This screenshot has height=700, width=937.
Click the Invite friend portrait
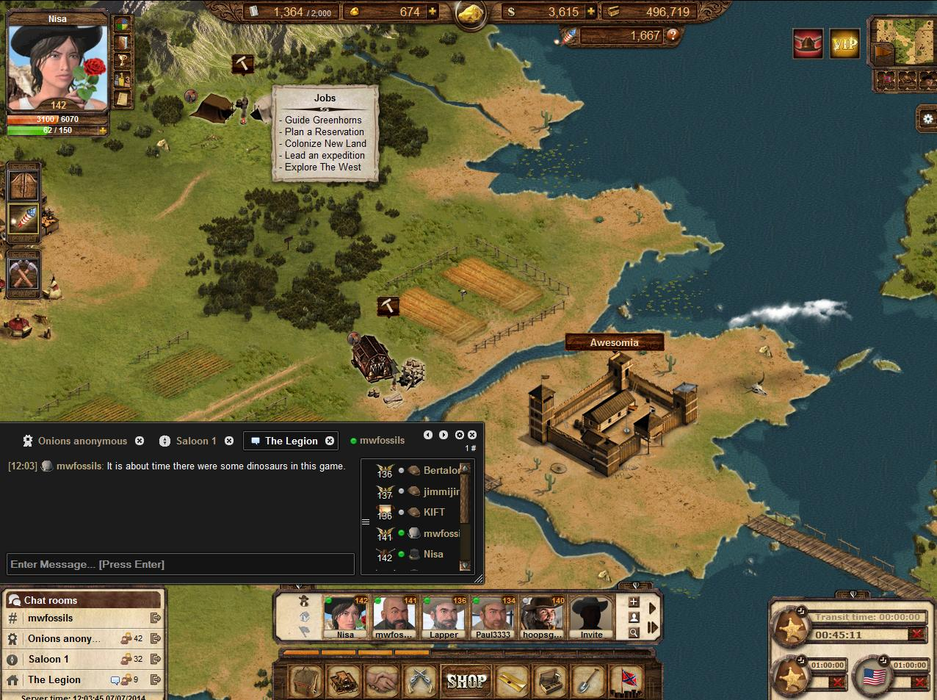pyautogui.click(x=591, y=615)
